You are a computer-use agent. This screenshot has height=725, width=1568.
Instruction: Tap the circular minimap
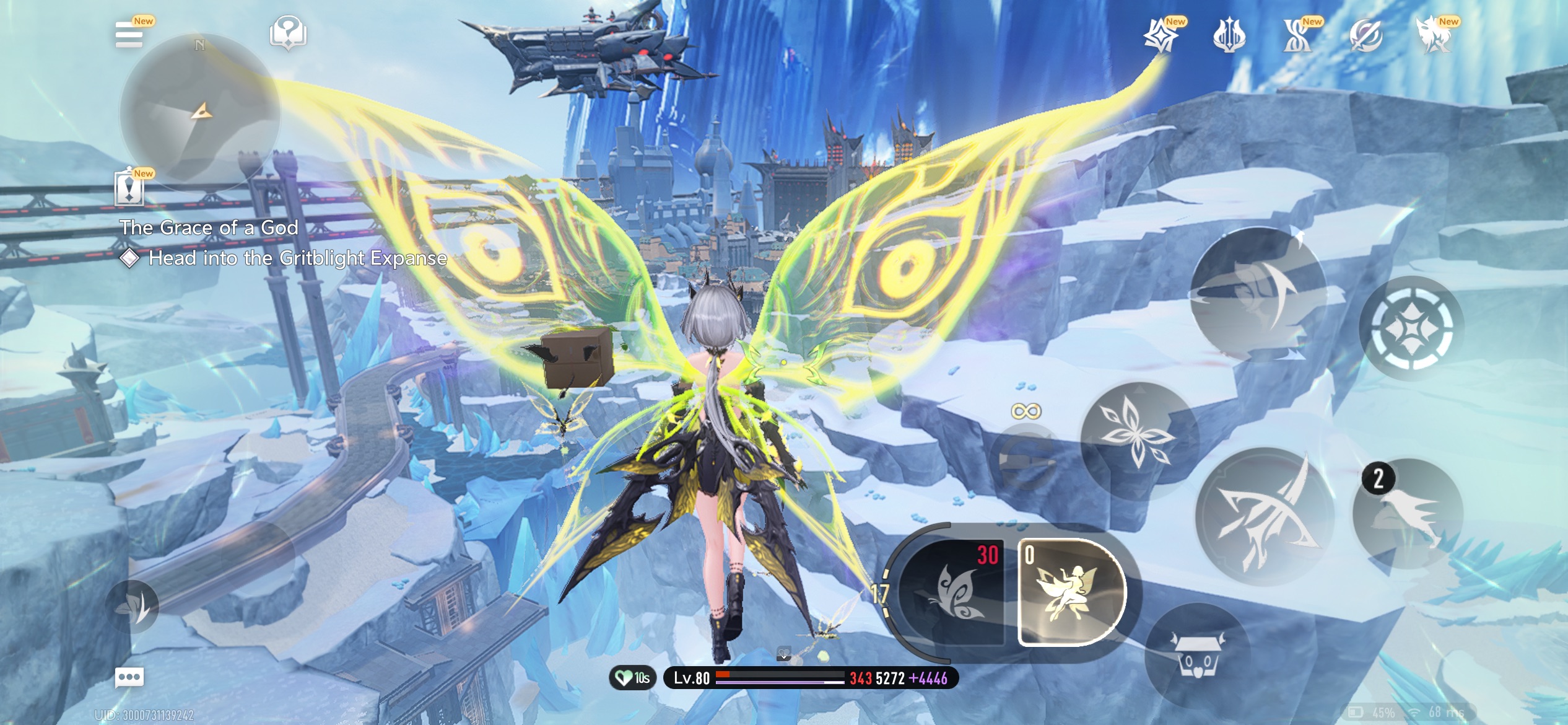199,113
